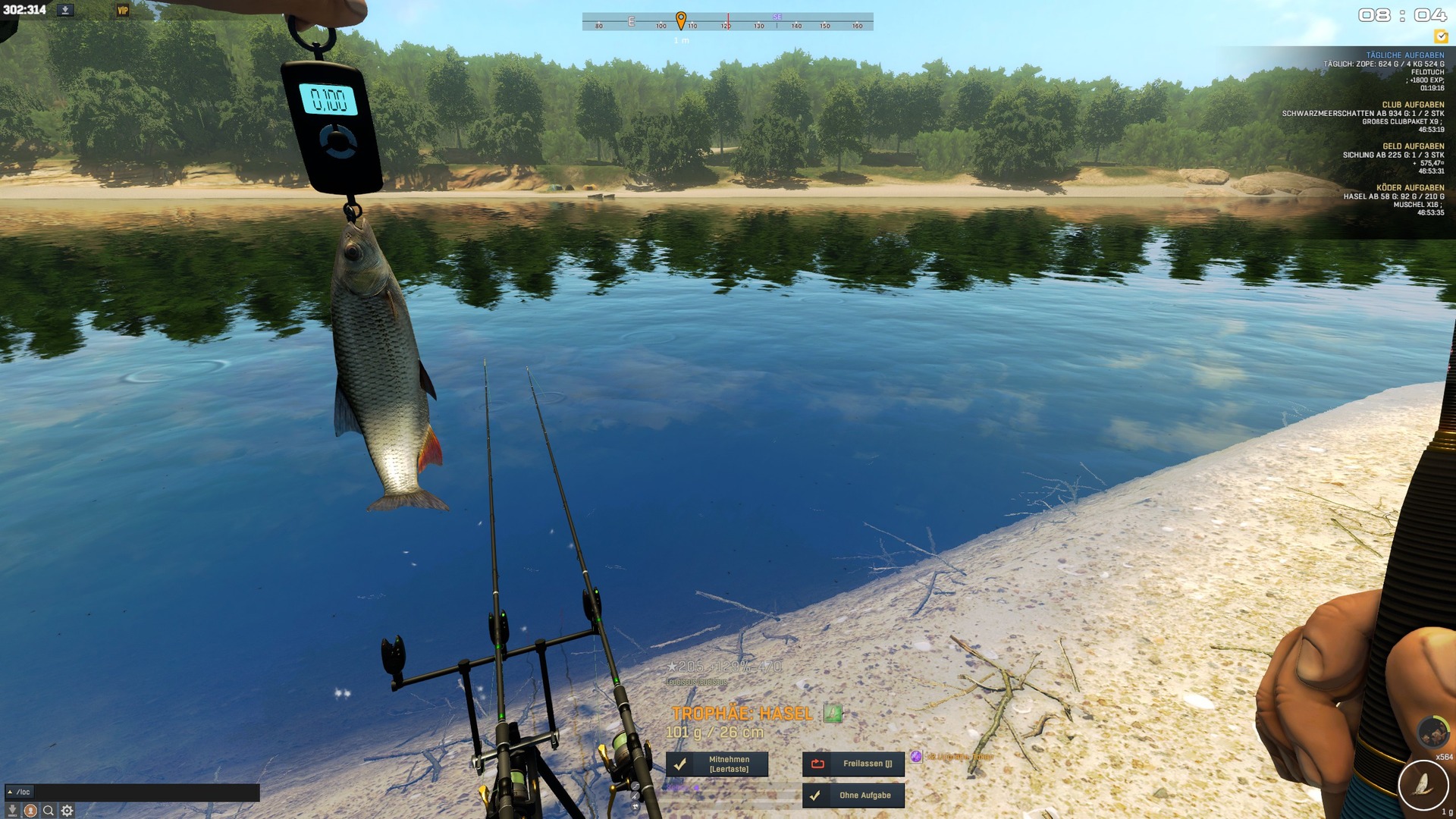1456x819 pixels.
Task: Click the green trophy fish species icon
Action: click(833, 714)
